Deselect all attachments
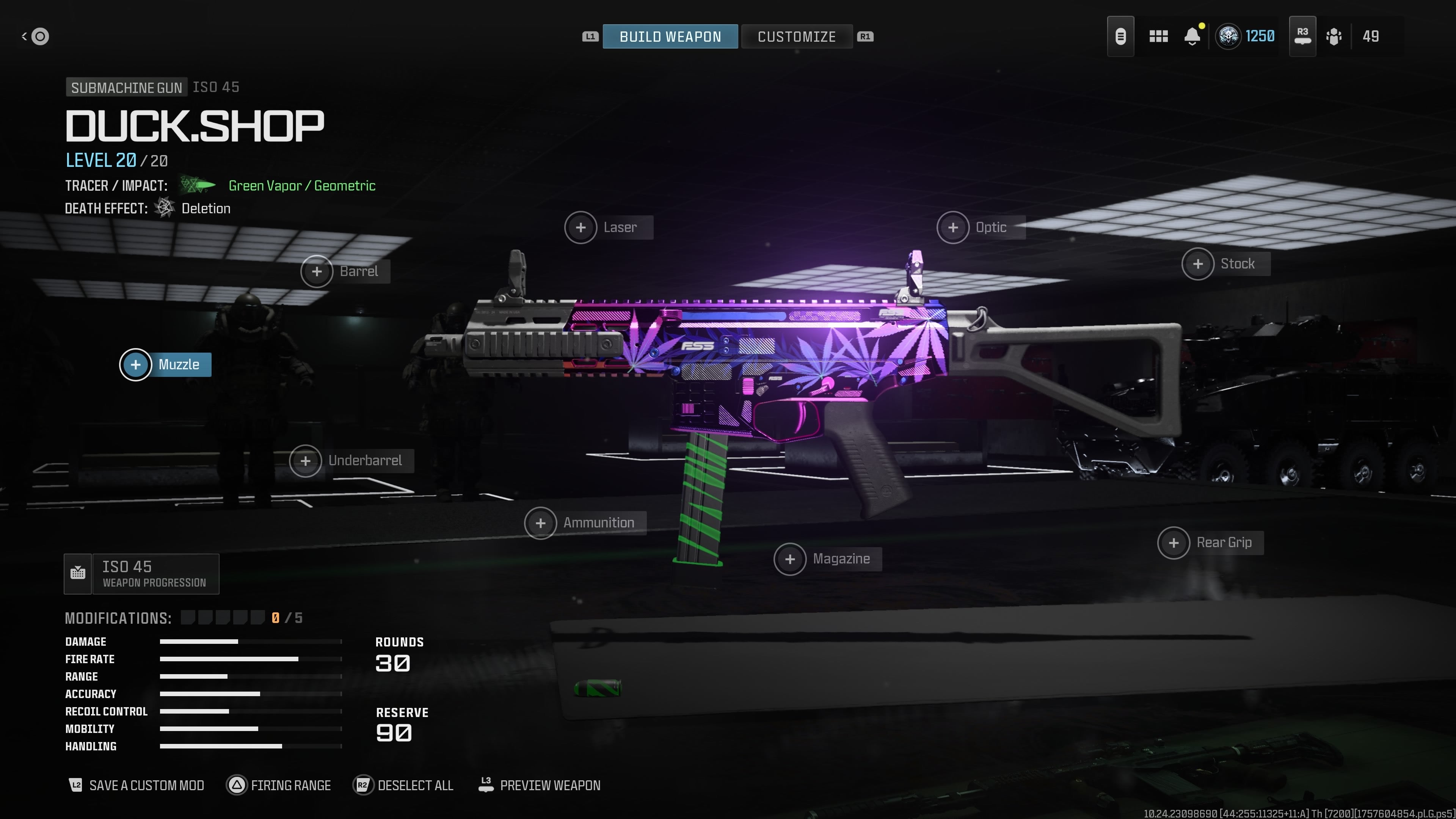The width and height of the screenshot is (1456, 819). 403,785
